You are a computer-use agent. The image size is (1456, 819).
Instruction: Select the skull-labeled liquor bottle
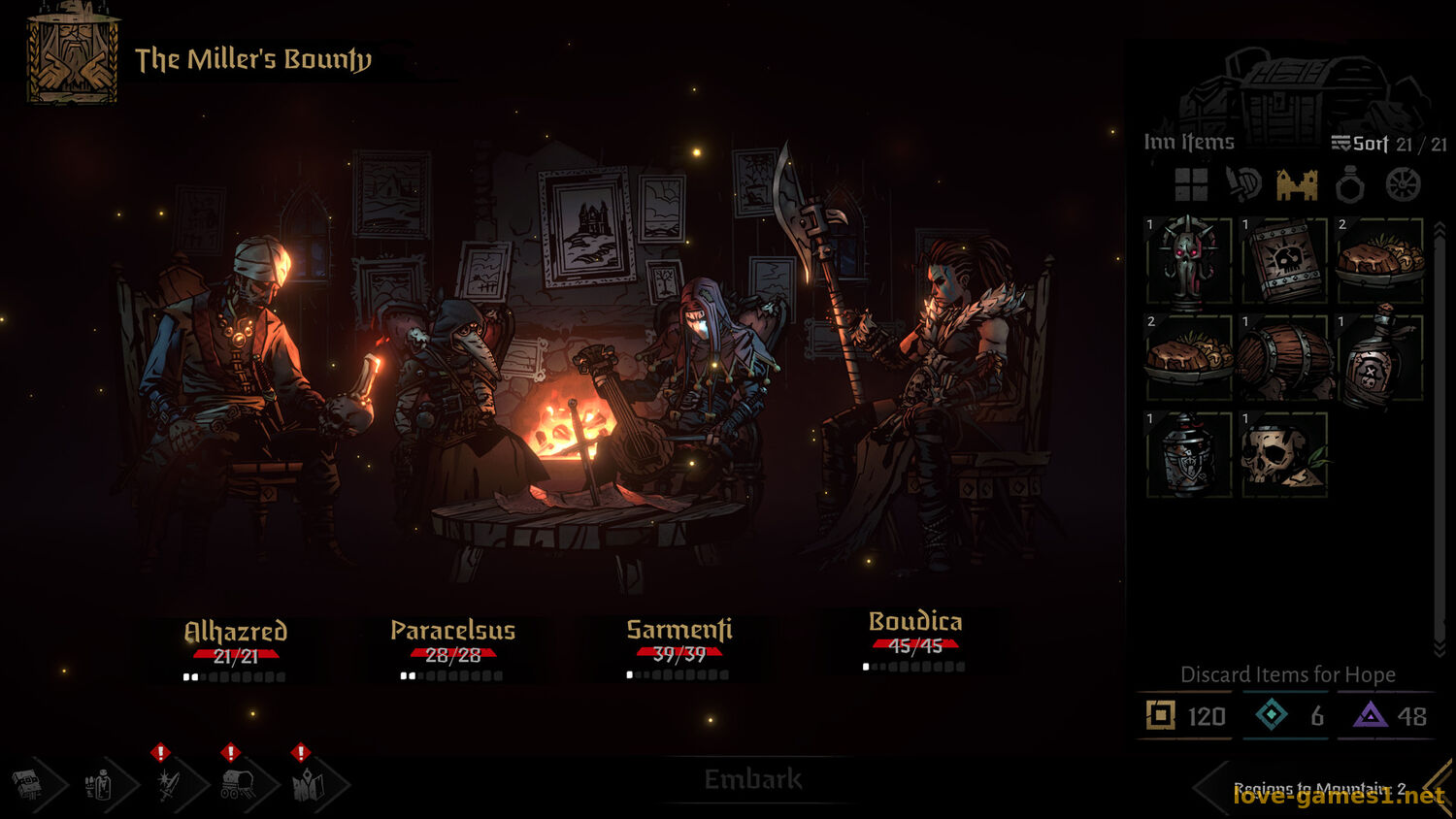point(1379,358)
